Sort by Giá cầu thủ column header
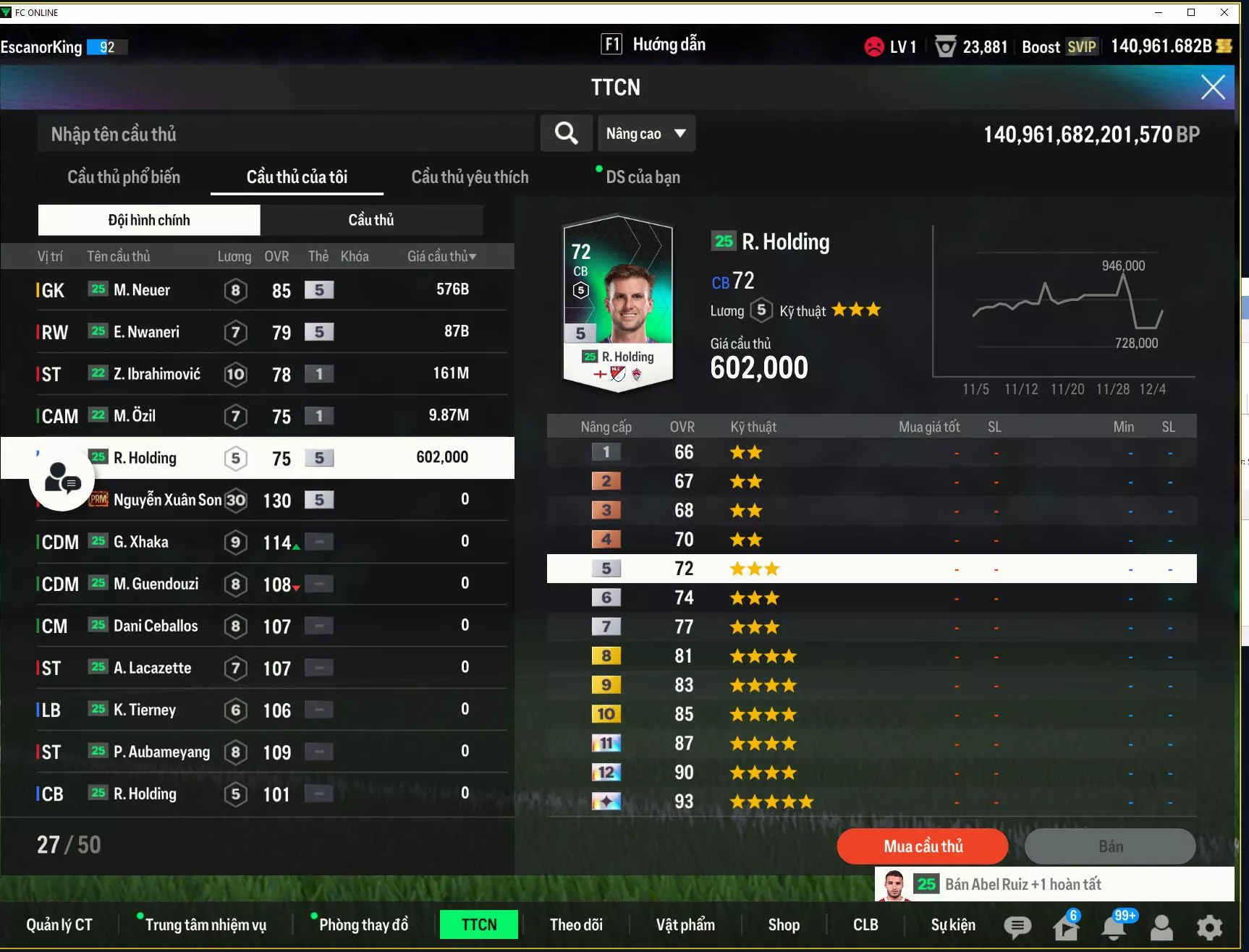The width and height of the screenshot is (1249, 952). [x=441, y=256]
